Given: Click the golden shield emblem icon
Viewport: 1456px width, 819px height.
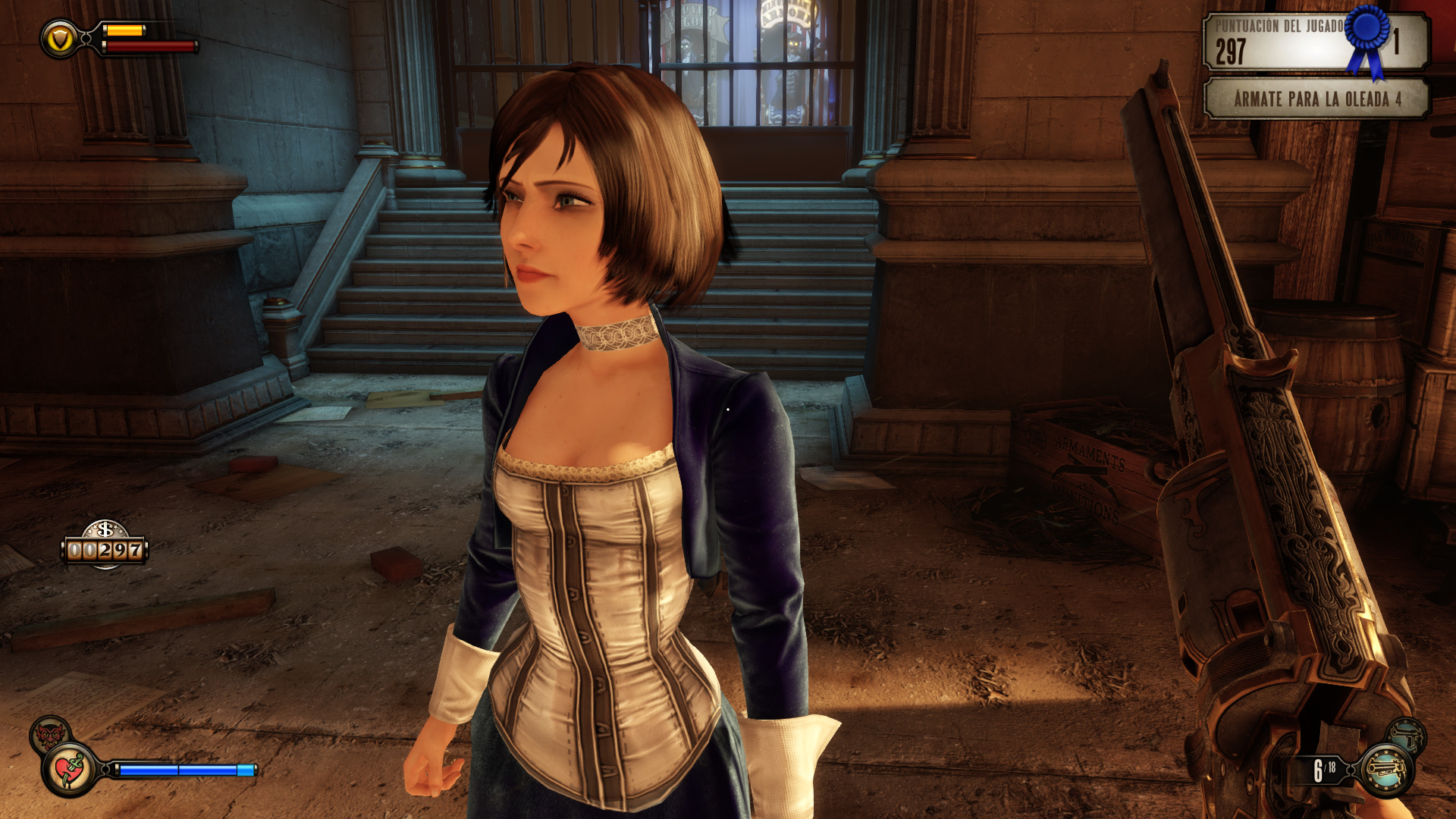Looking at the screenshot, I should click(x=60, y=39).
